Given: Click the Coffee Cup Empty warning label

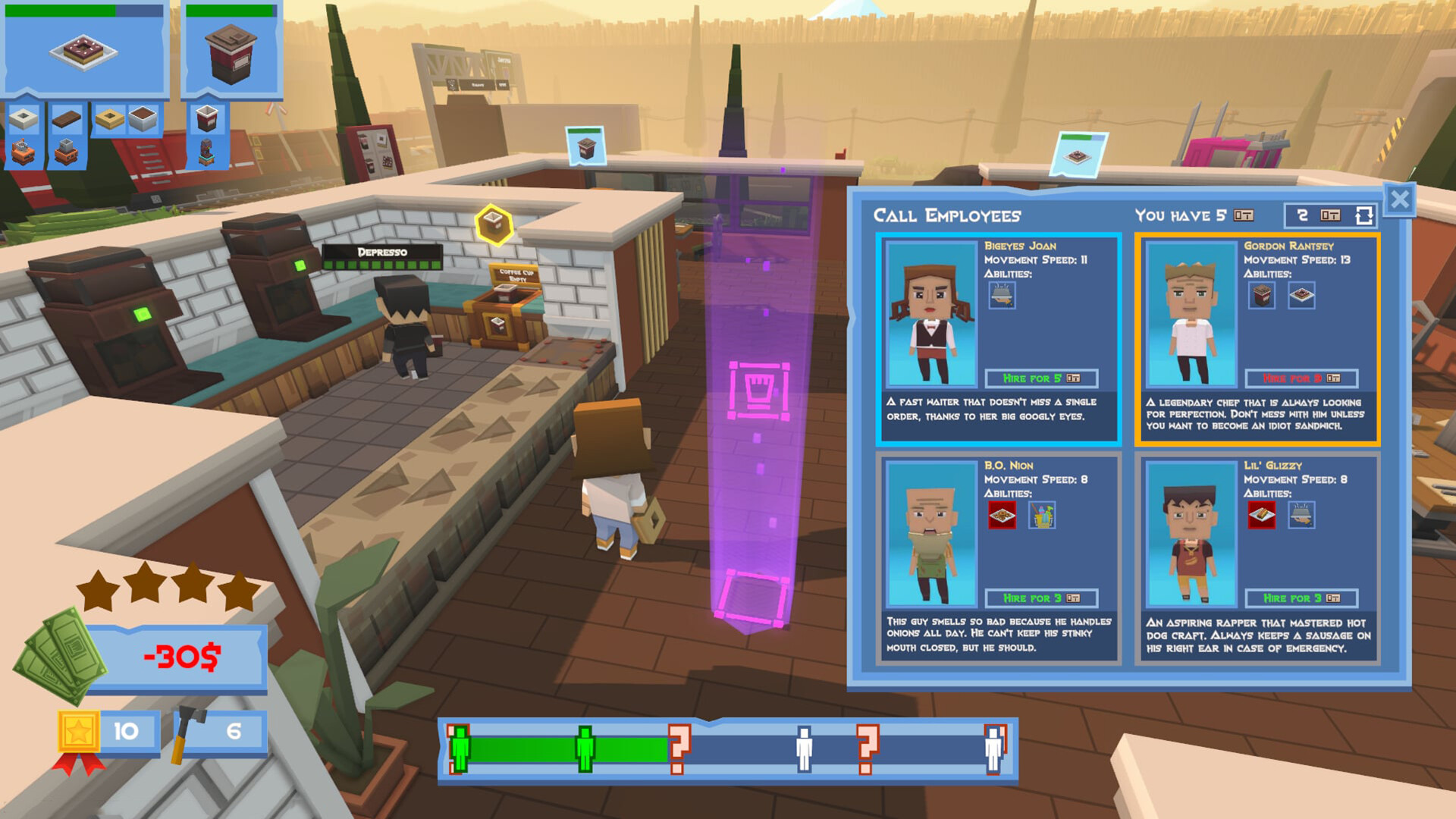Looking at the screenshot, I should click(x=519, y=273).
